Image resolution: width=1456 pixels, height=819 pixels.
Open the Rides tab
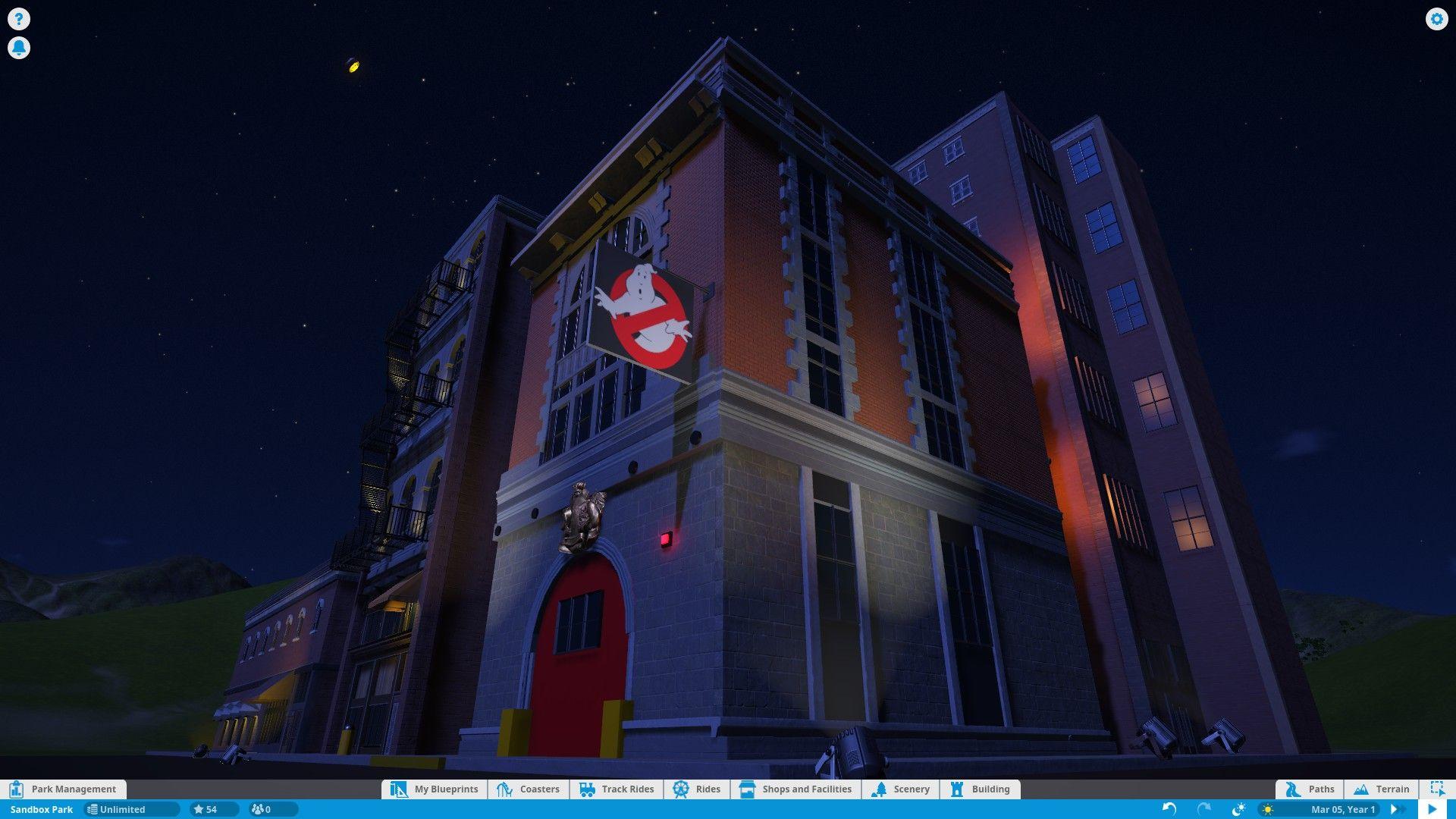click(x=697, y=789)
